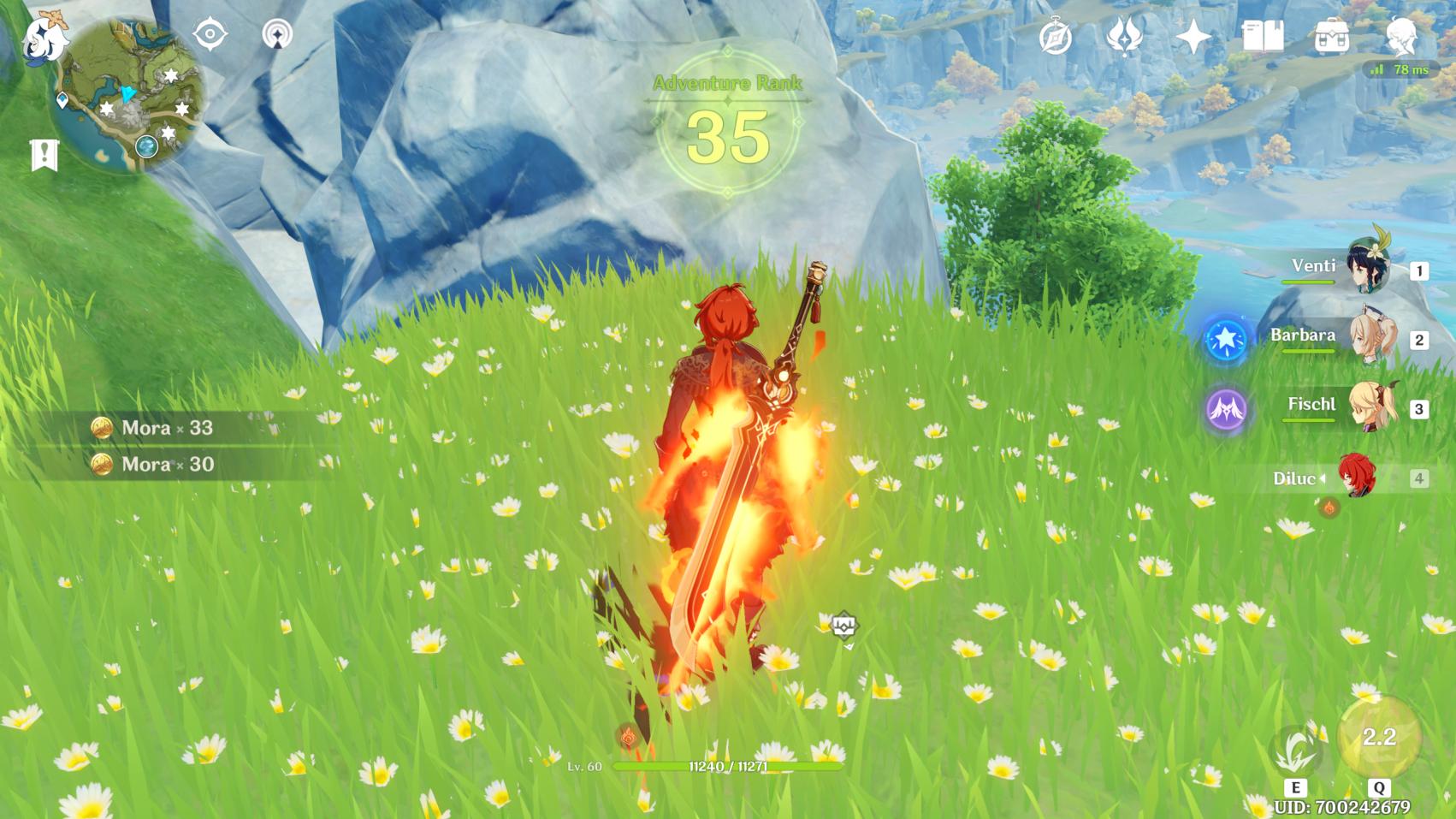Click Barbara's blue burst ready icon

coord(1226,339)
